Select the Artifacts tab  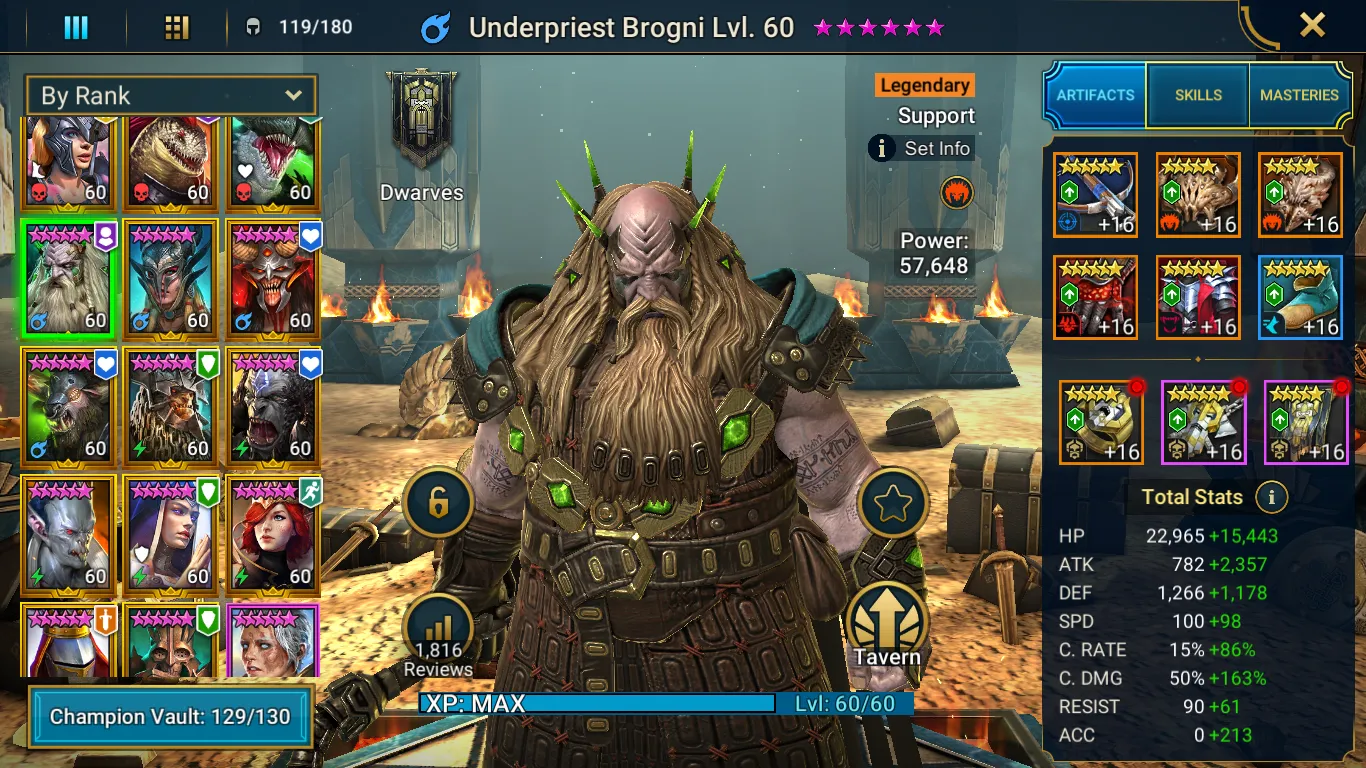1096,95
